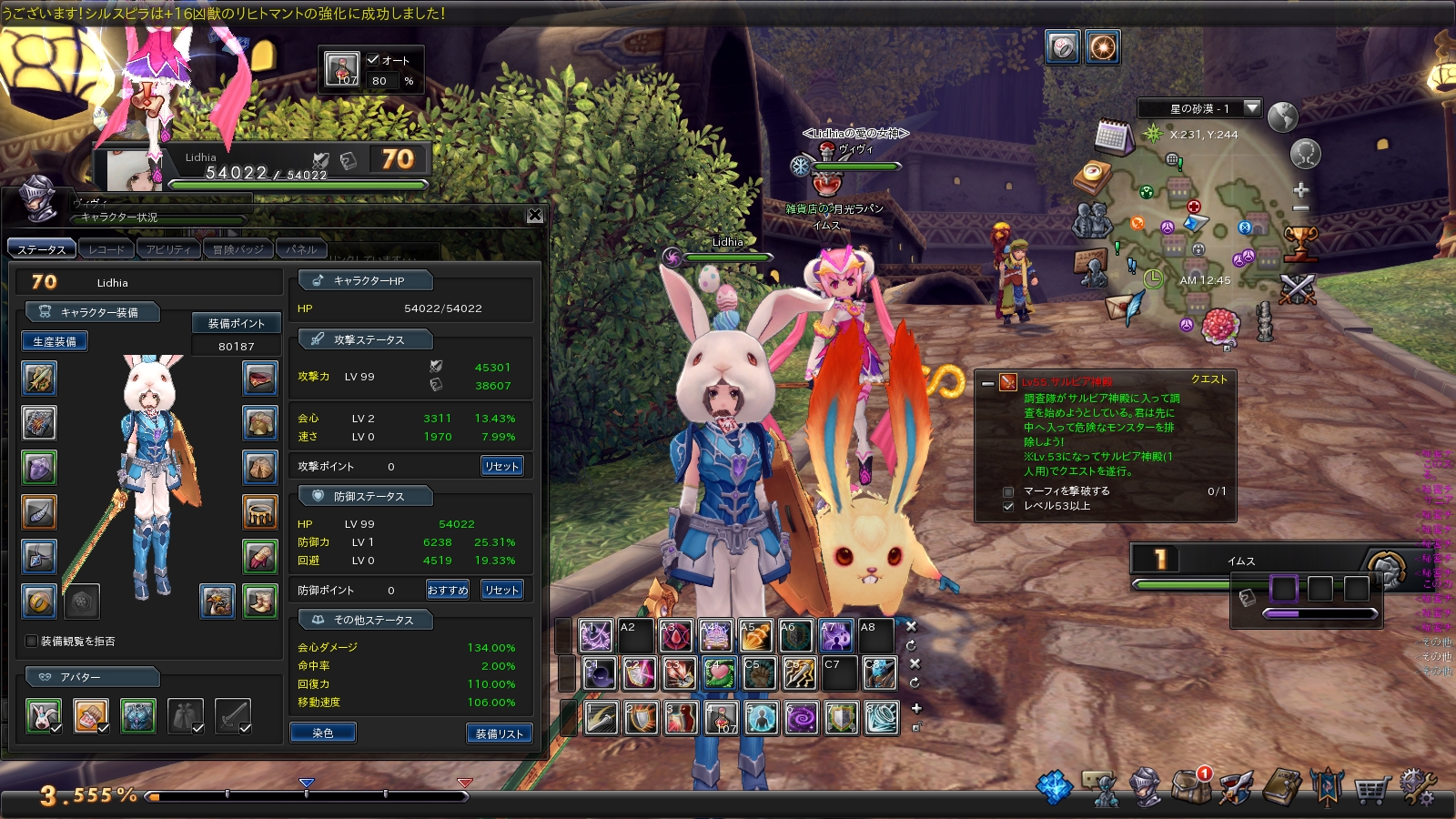This screenshot has width=1456, height=819.
Task: Toggle the 装備観覧を拒否 checkbox
Action: tap(32, 641)
